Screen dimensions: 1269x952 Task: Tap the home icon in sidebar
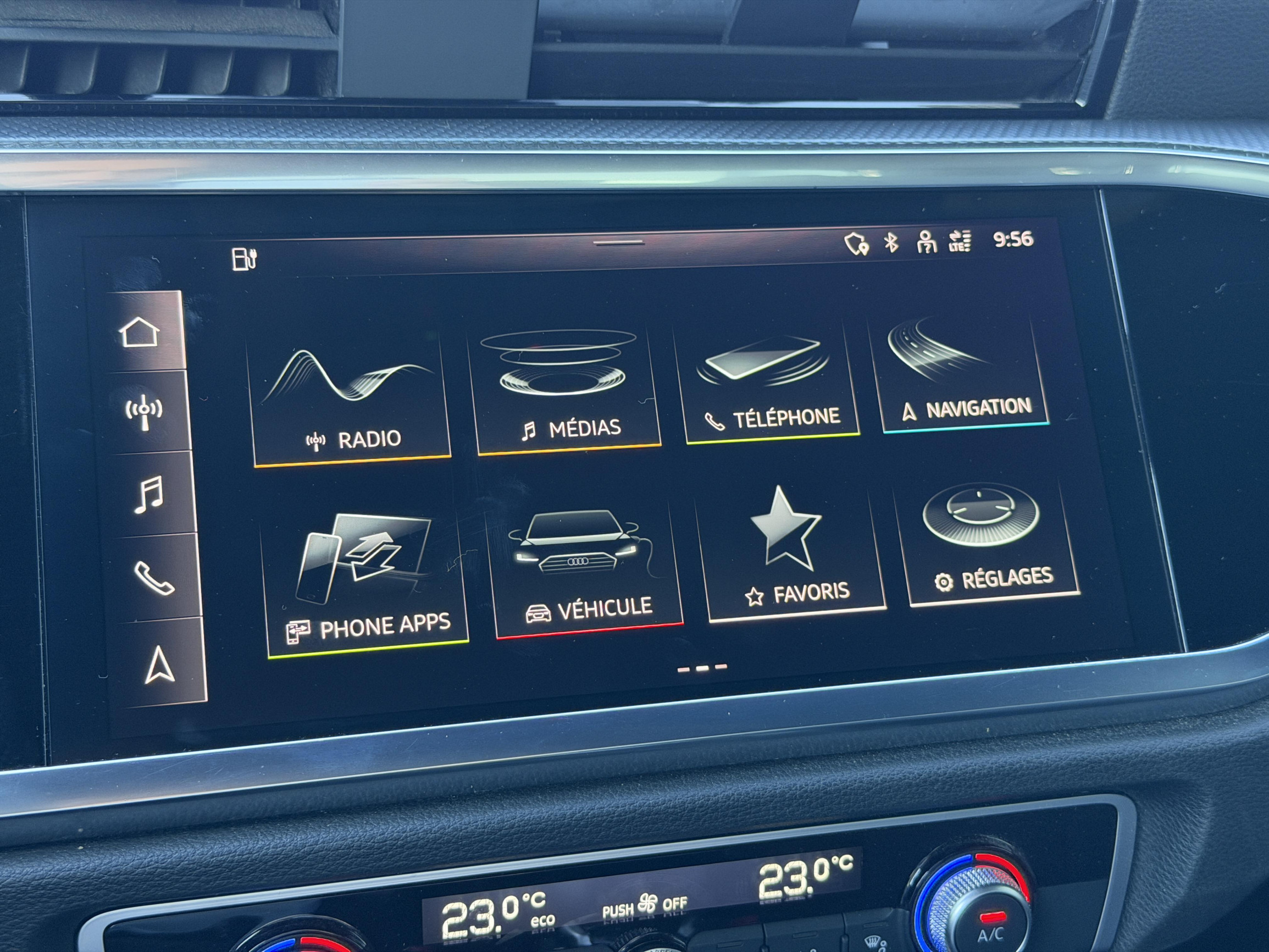point(140,332)
